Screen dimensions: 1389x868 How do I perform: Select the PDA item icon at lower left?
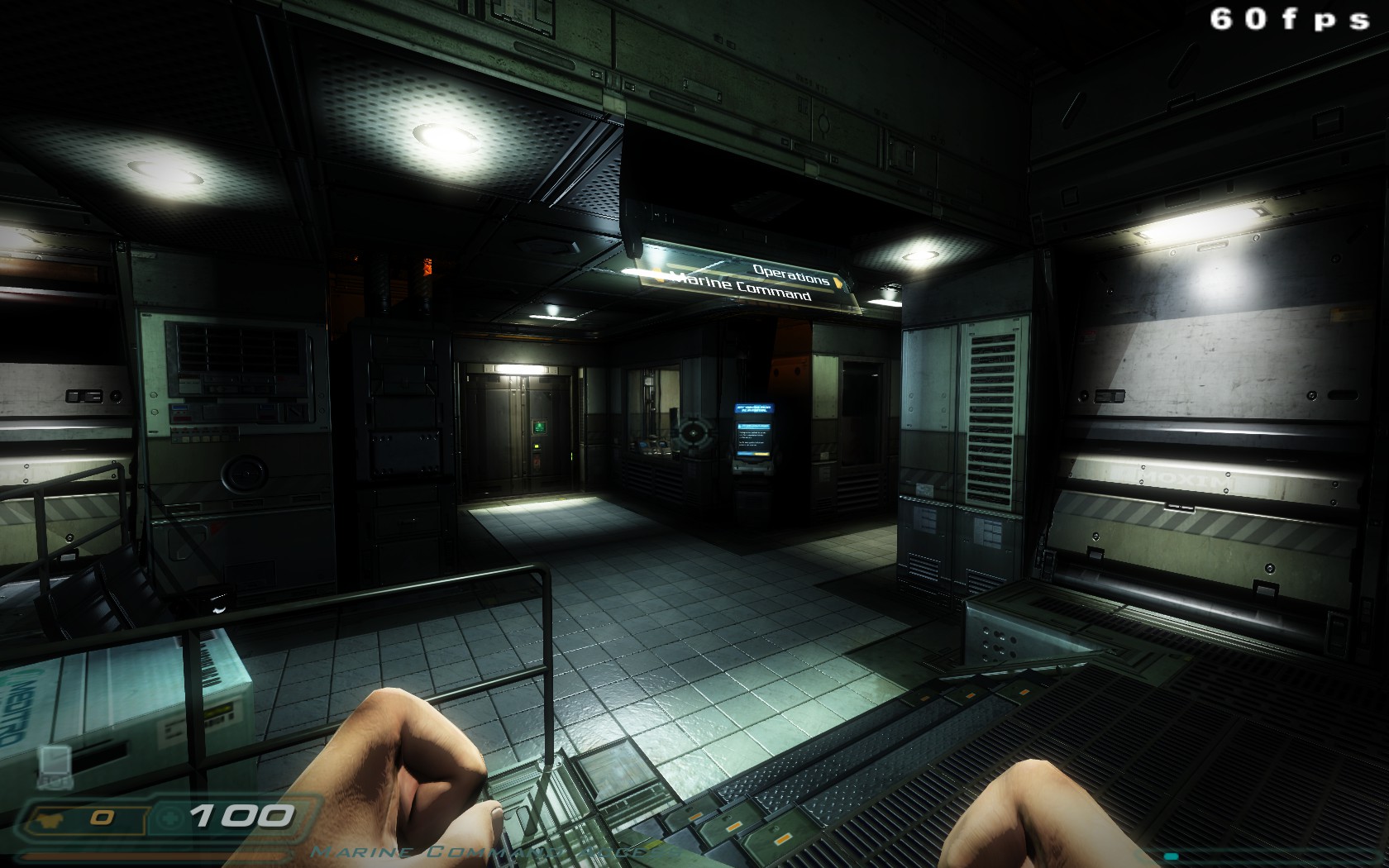click(55, 765)
